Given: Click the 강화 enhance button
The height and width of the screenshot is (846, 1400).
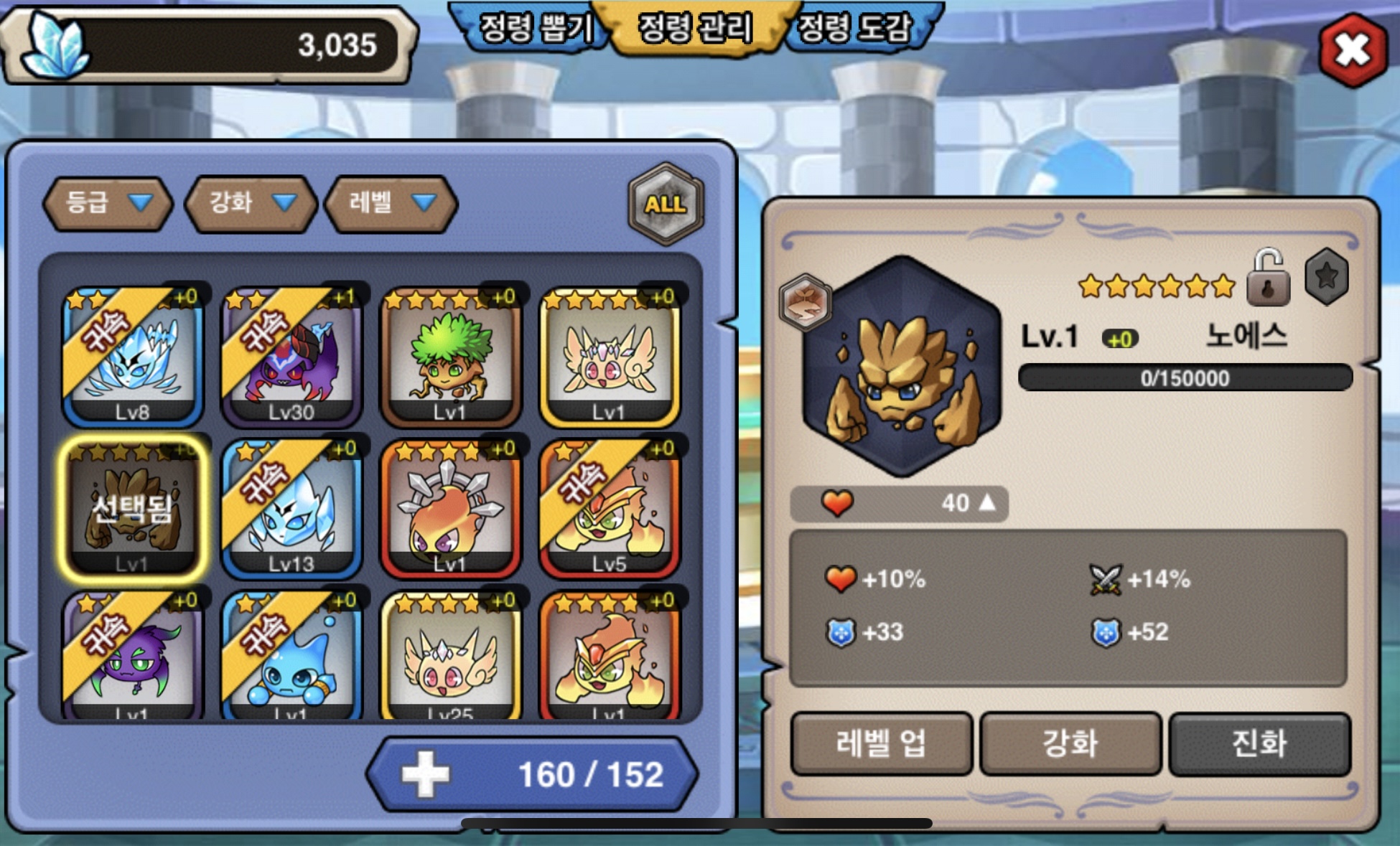Looking at the screenshot, I should [x=1070, y=743].
